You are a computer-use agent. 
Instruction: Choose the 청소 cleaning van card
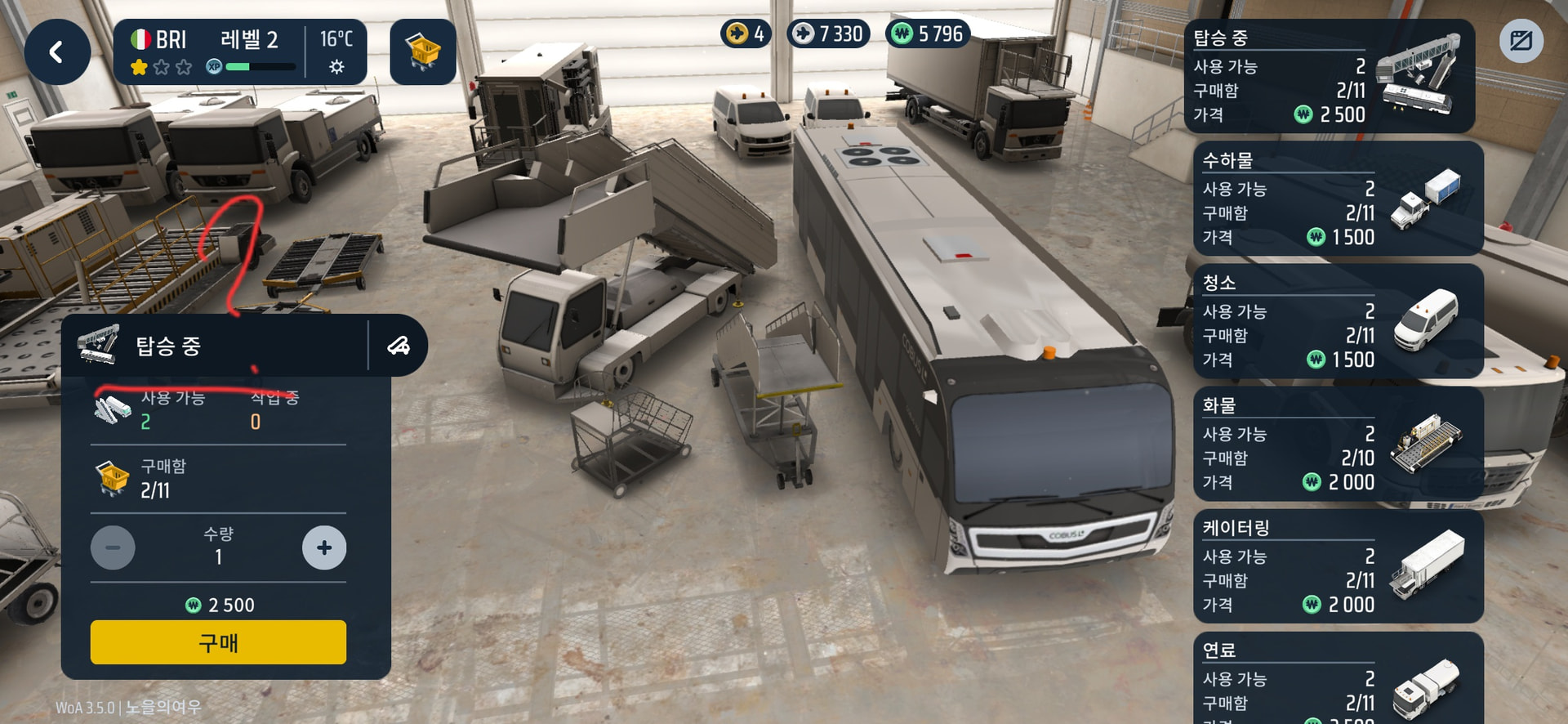pos(1338,321)
